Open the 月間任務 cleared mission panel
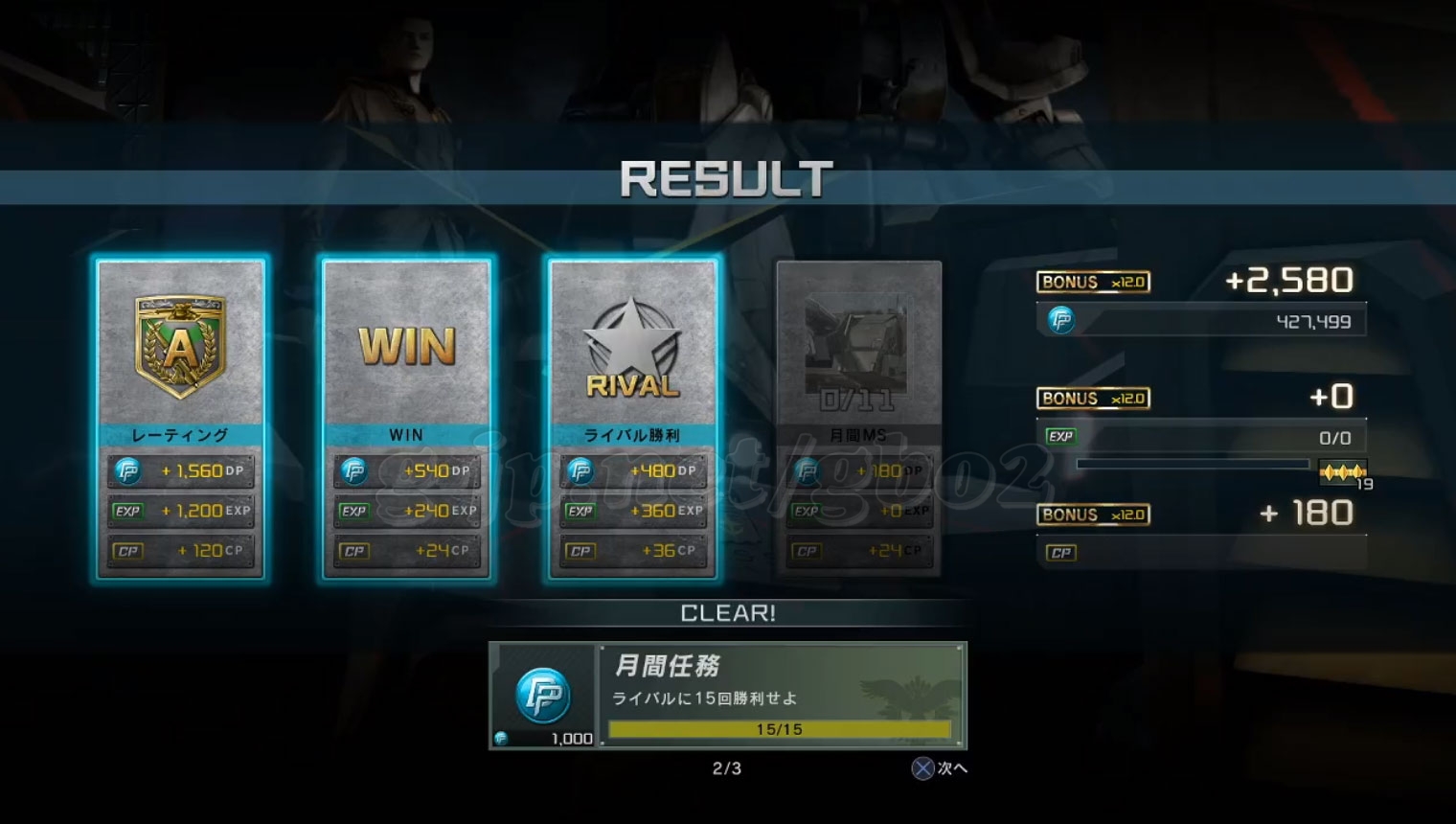The image size is (1456, 824). pyautogui.click(x=728, y=695)
